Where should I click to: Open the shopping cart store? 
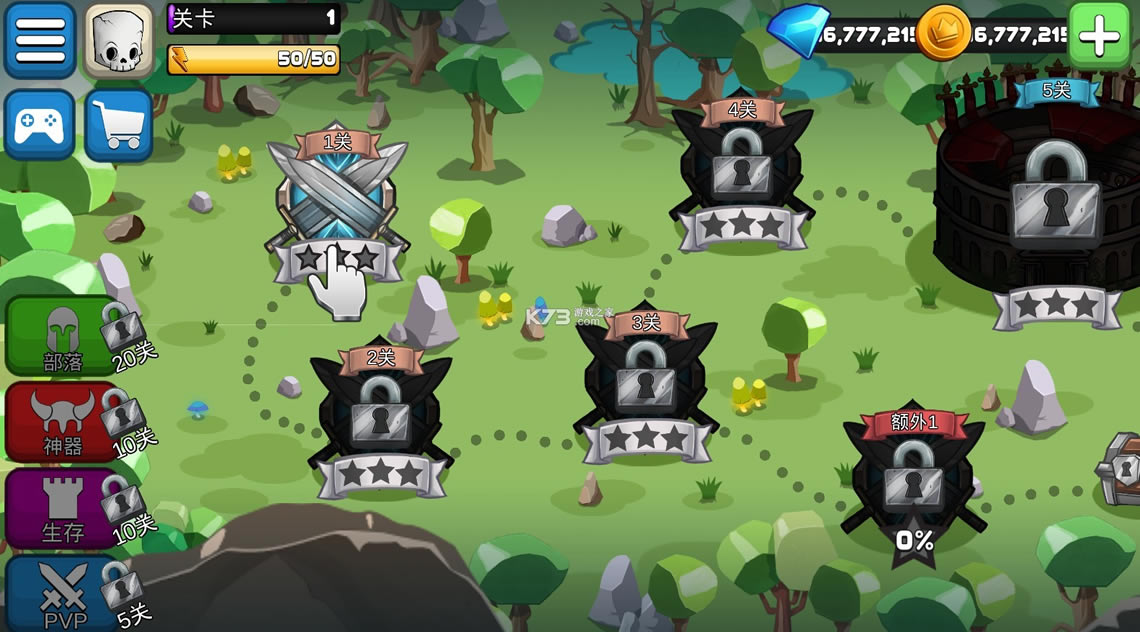click(x=119, y=125)
